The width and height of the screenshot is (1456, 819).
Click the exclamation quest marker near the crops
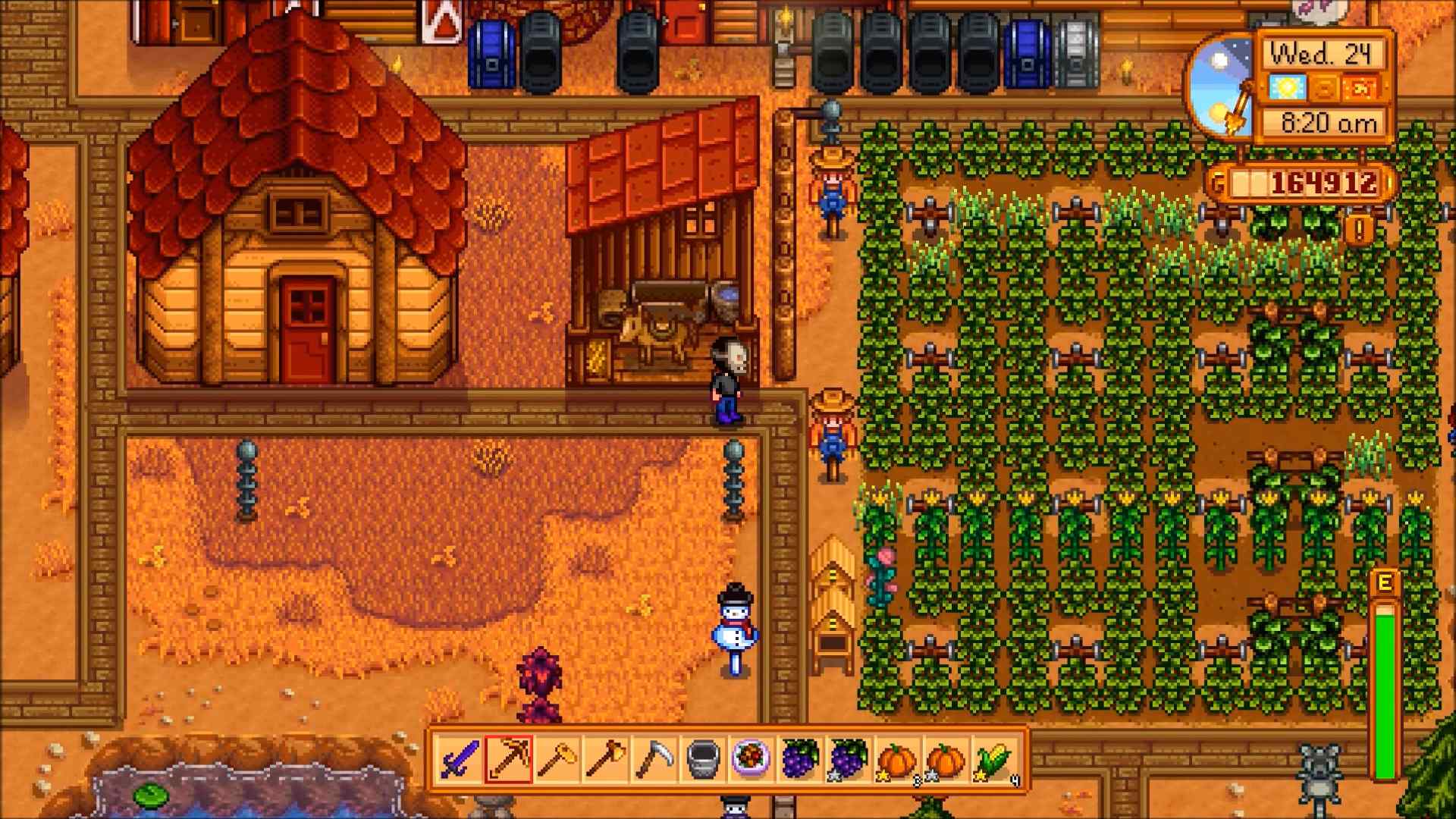click(1358, 229)
